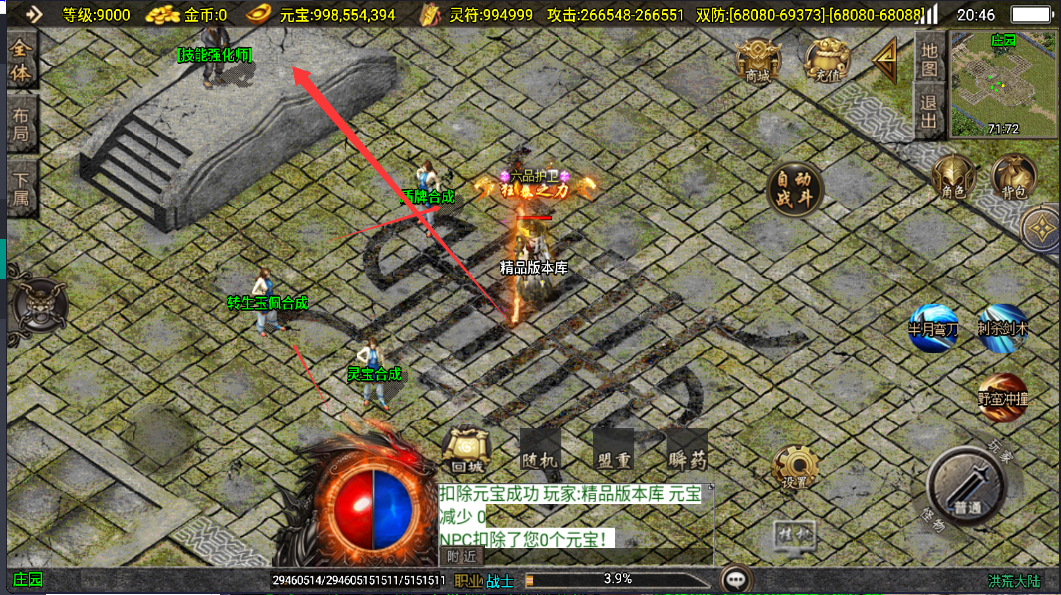Use the 回城 return-to-town scroll
1061x595 pixels.
[x=466, y=451]
